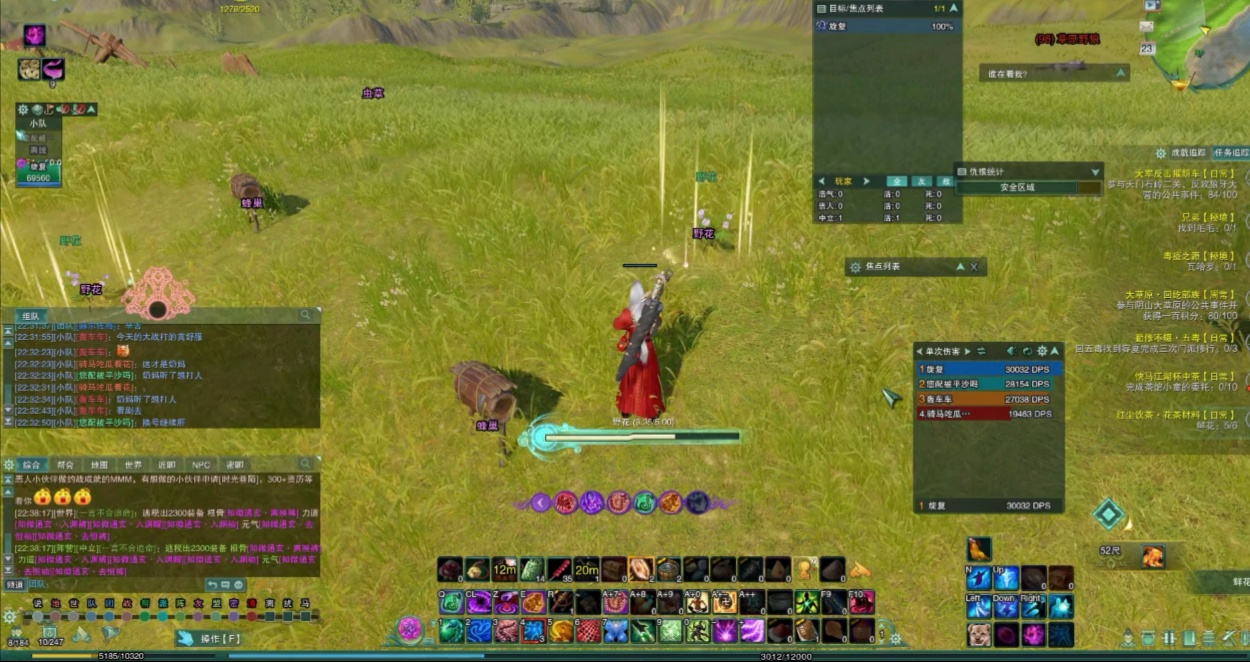Click the 频道 channel button

coord(15,585)
